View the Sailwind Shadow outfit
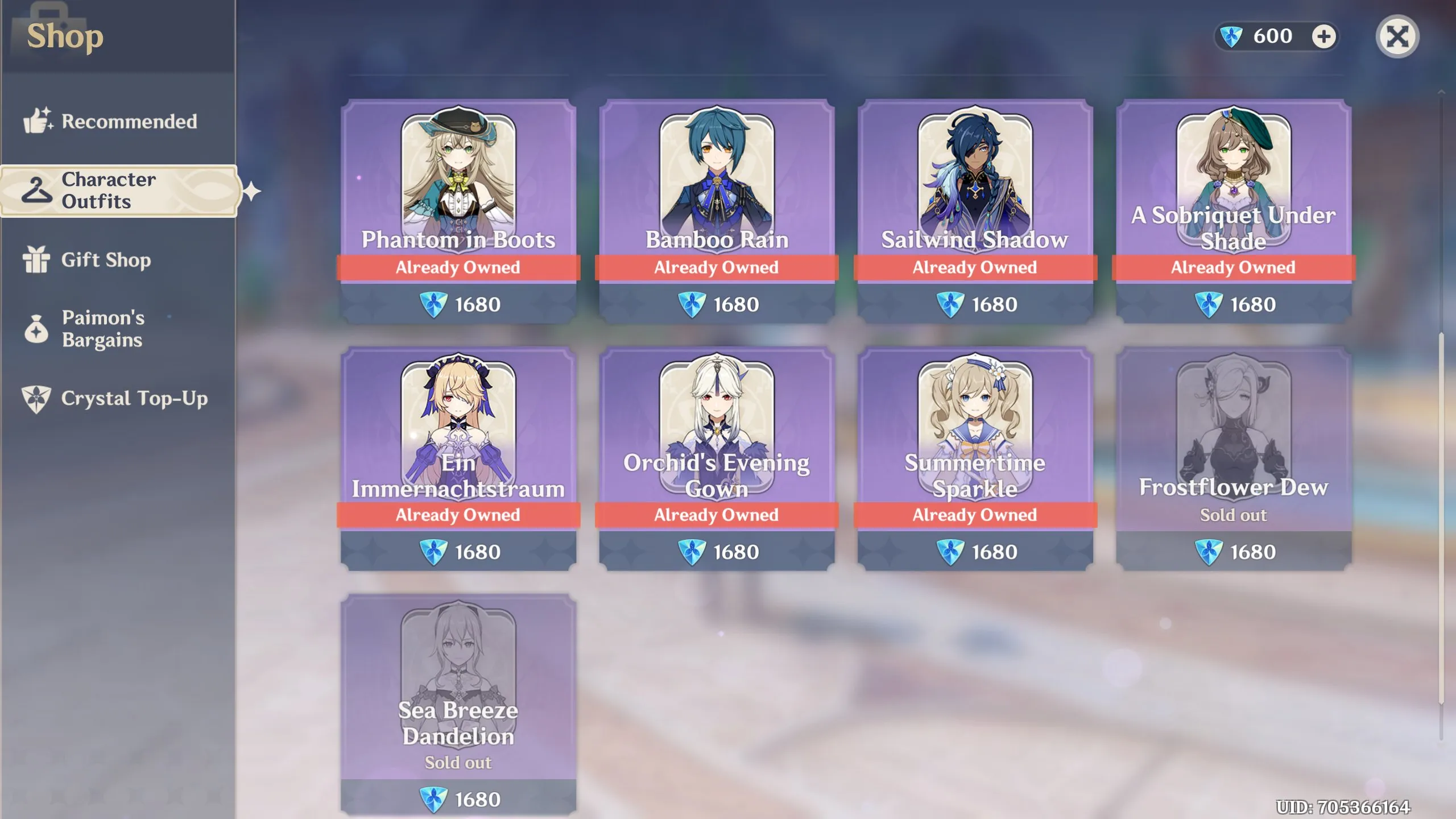This screenshot has width=1456, height=819. 975,171
